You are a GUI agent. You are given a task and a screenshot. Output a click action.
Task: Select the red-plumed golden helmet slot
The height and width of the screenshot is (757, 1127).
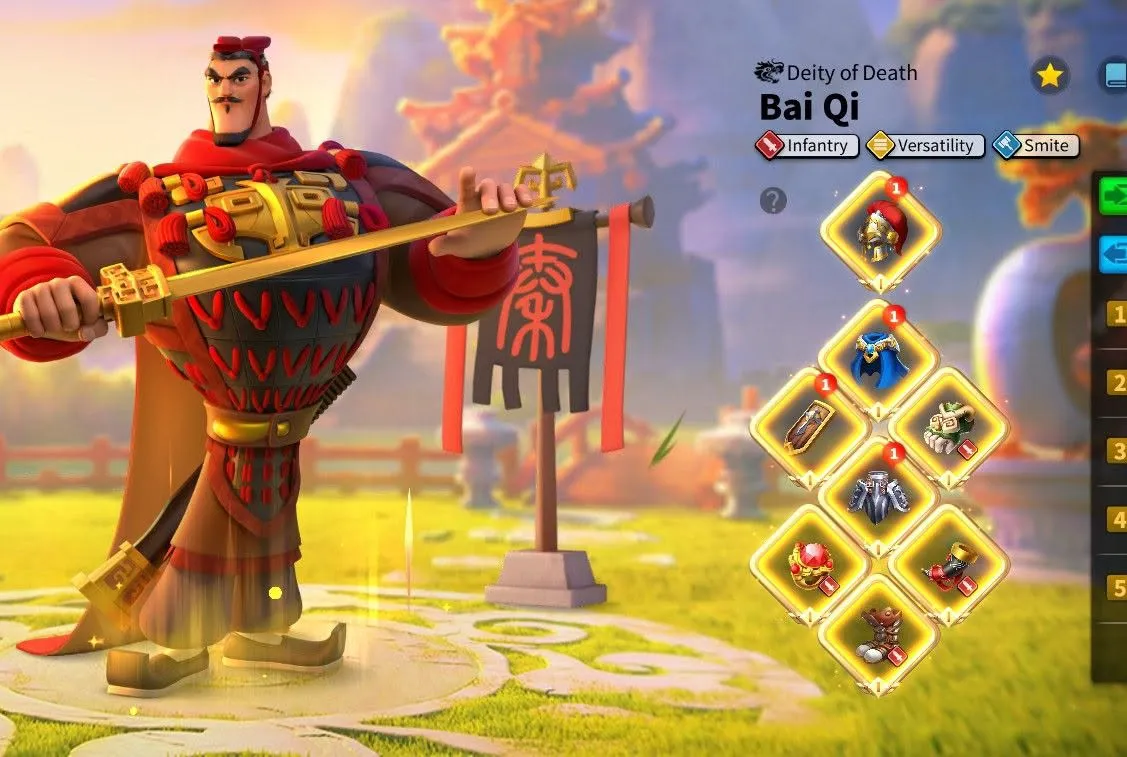coord(880,233)
